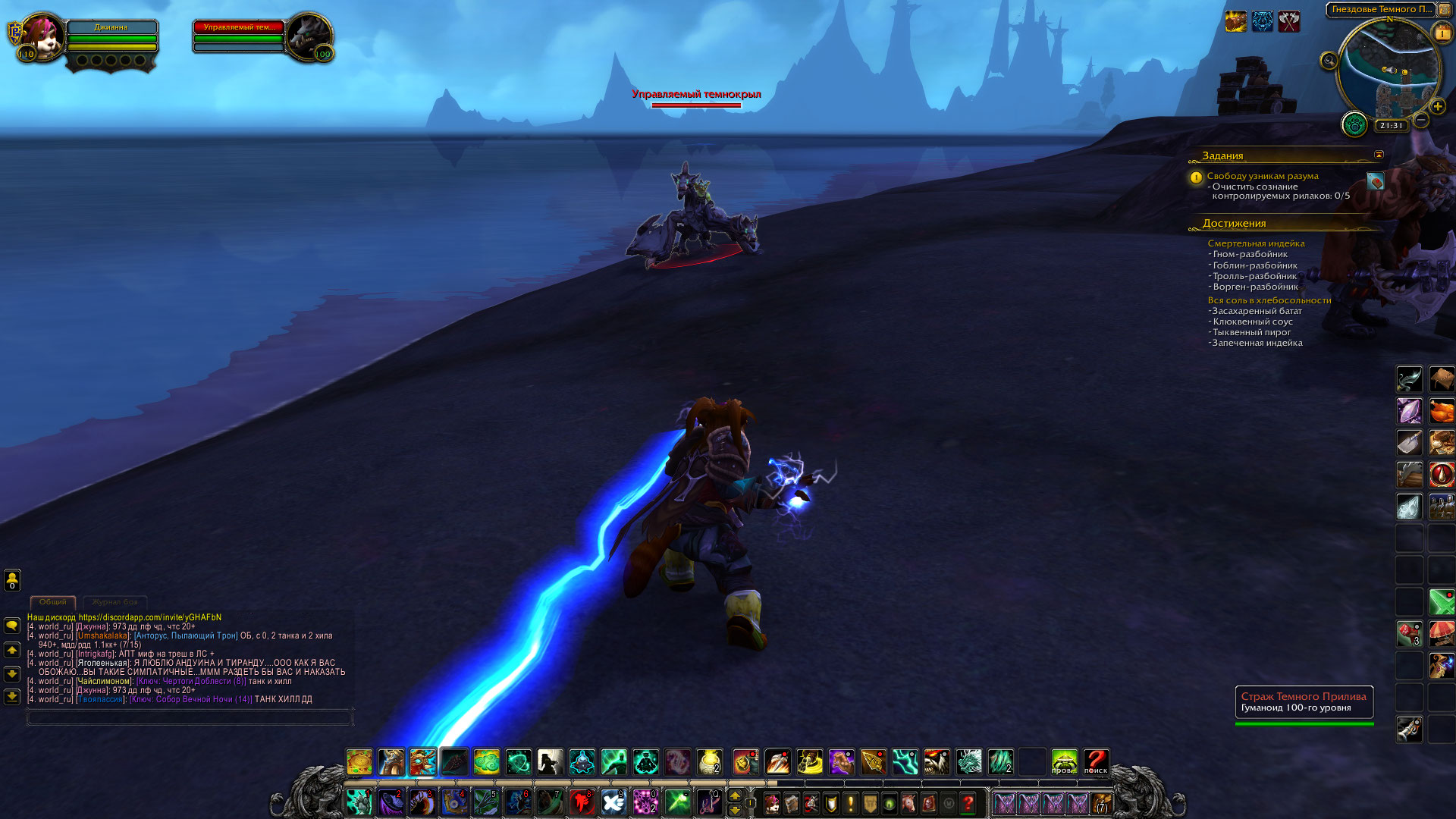Click the chat text input box
Image resolution: width=1456 pixels, height=819 pixels.
coord(190,717)
